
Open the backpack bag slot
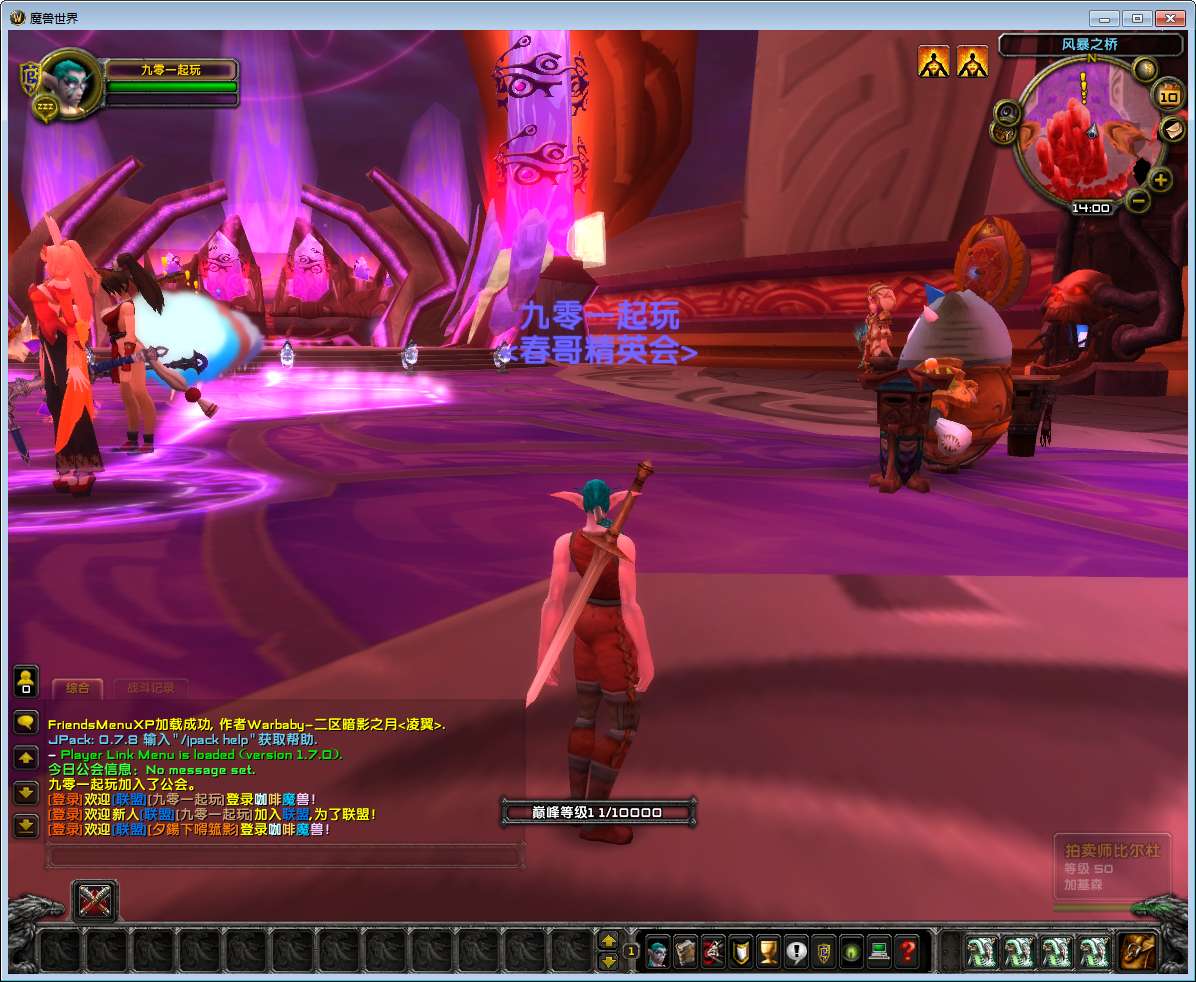[1137, 951]
